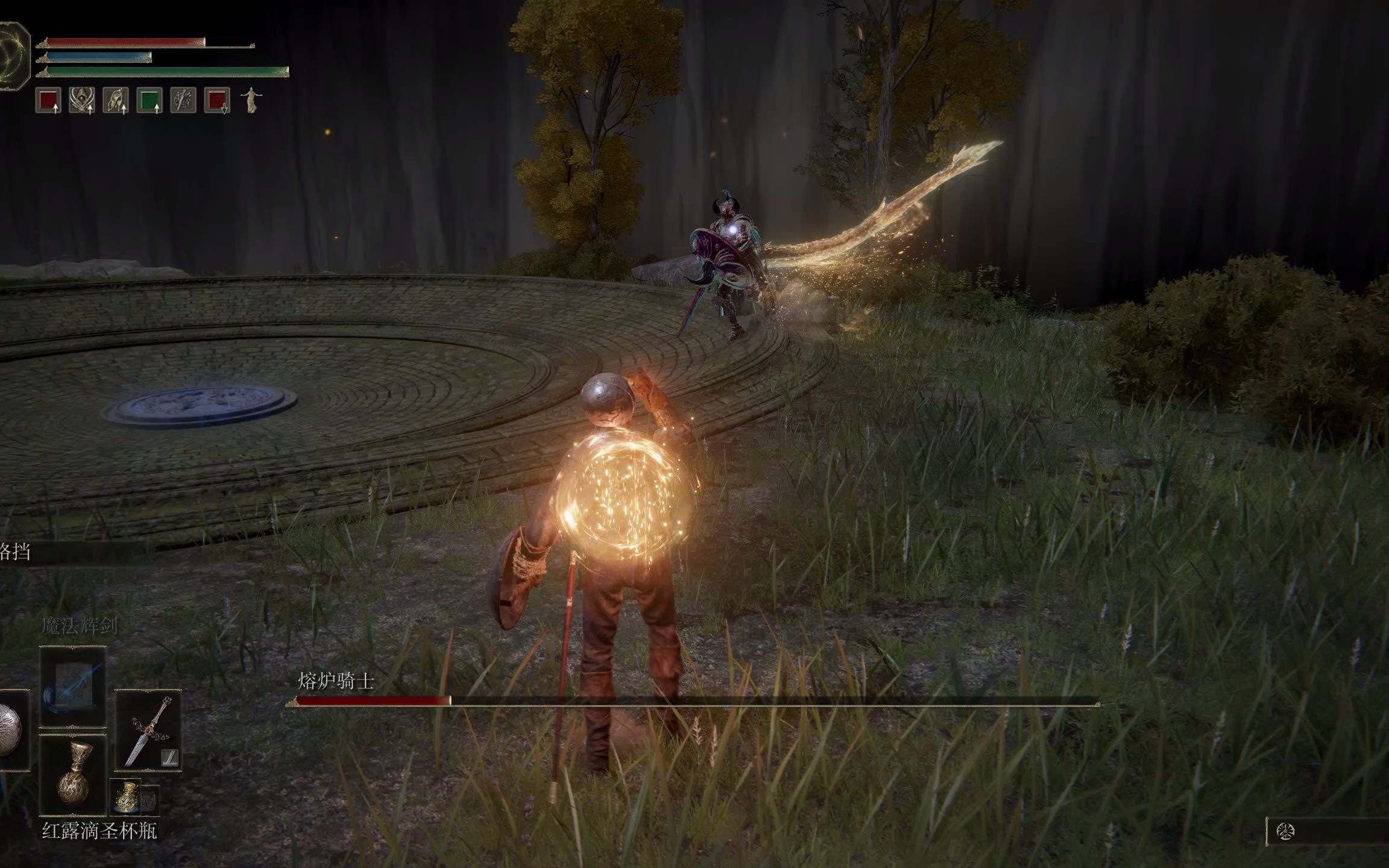
Task: Click the robed statue status icon
Action: click(250, 101)
